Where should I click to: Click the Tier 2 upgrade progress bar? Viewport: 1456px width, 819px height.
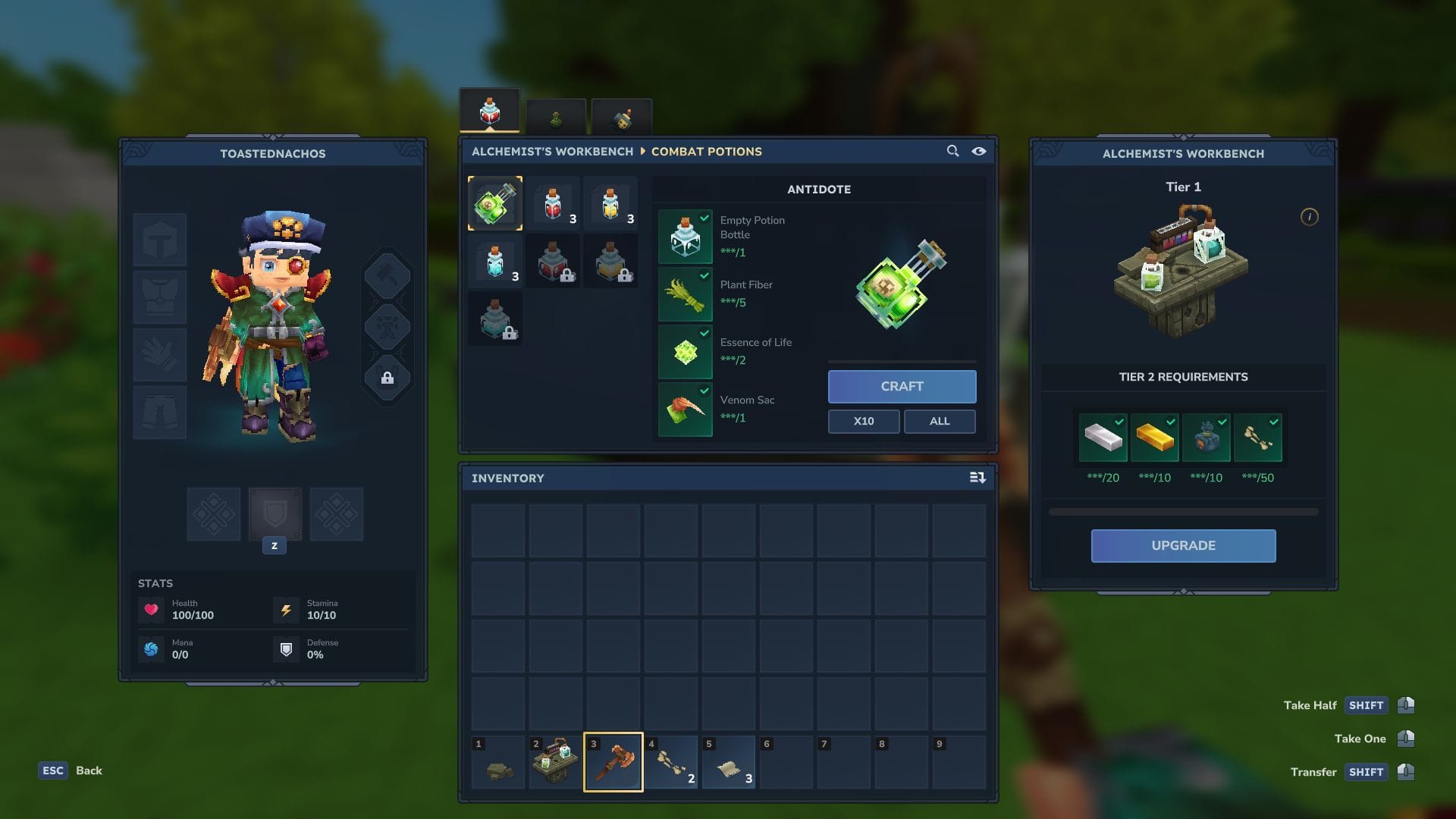pos(1183,511)
